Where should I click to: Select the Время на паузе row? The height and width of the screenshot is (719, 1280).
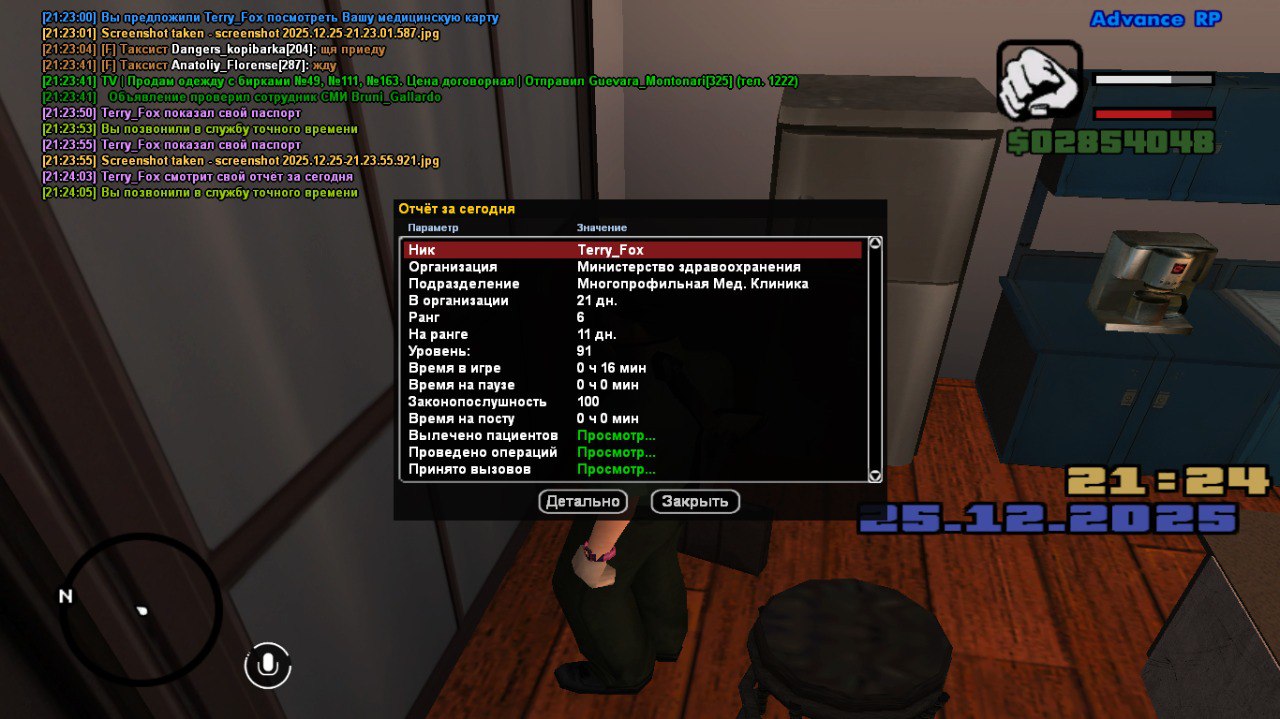632,385
